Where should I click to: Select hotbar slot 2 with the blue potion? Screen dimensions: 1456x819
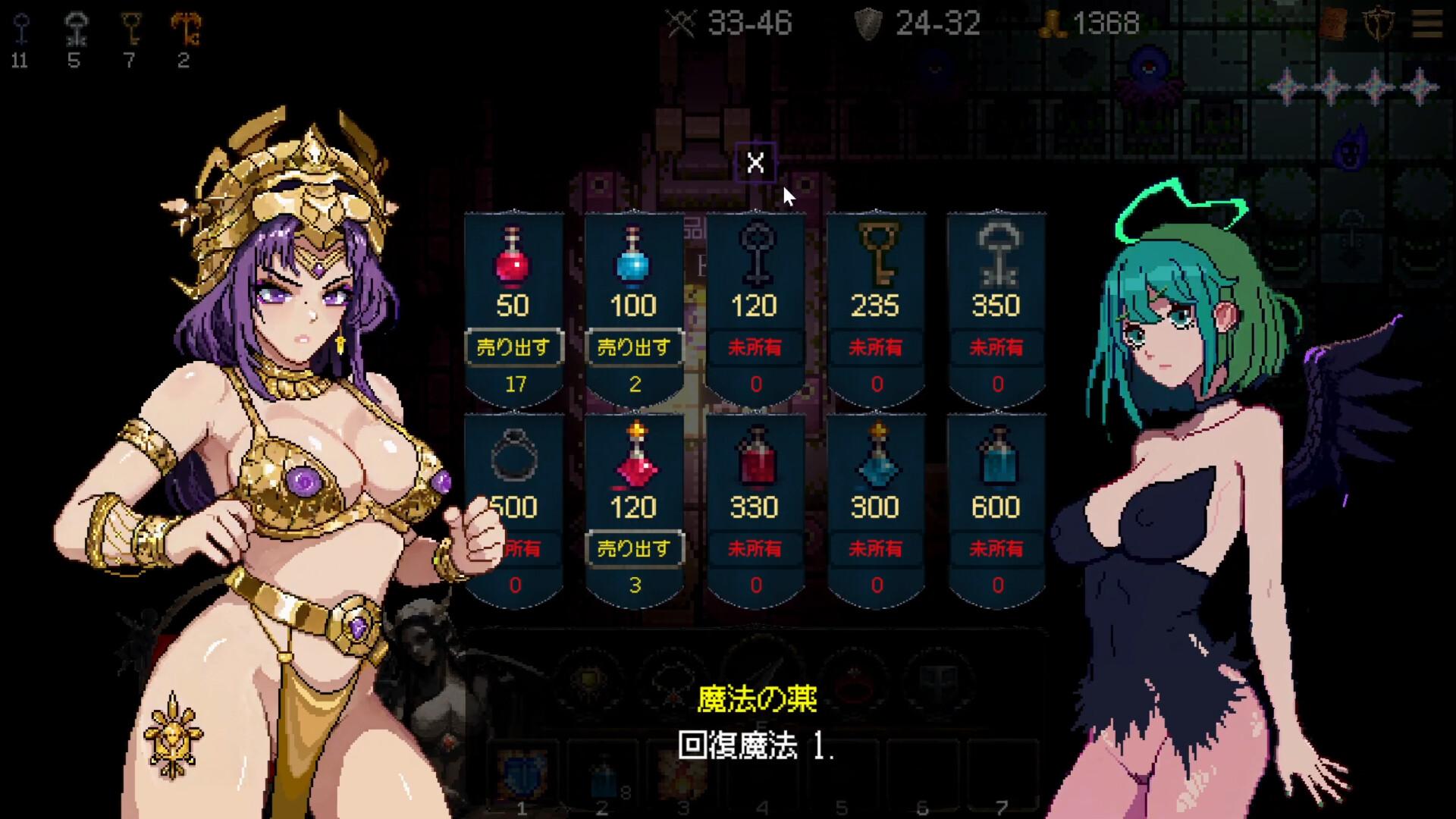(x=603, y=773)
